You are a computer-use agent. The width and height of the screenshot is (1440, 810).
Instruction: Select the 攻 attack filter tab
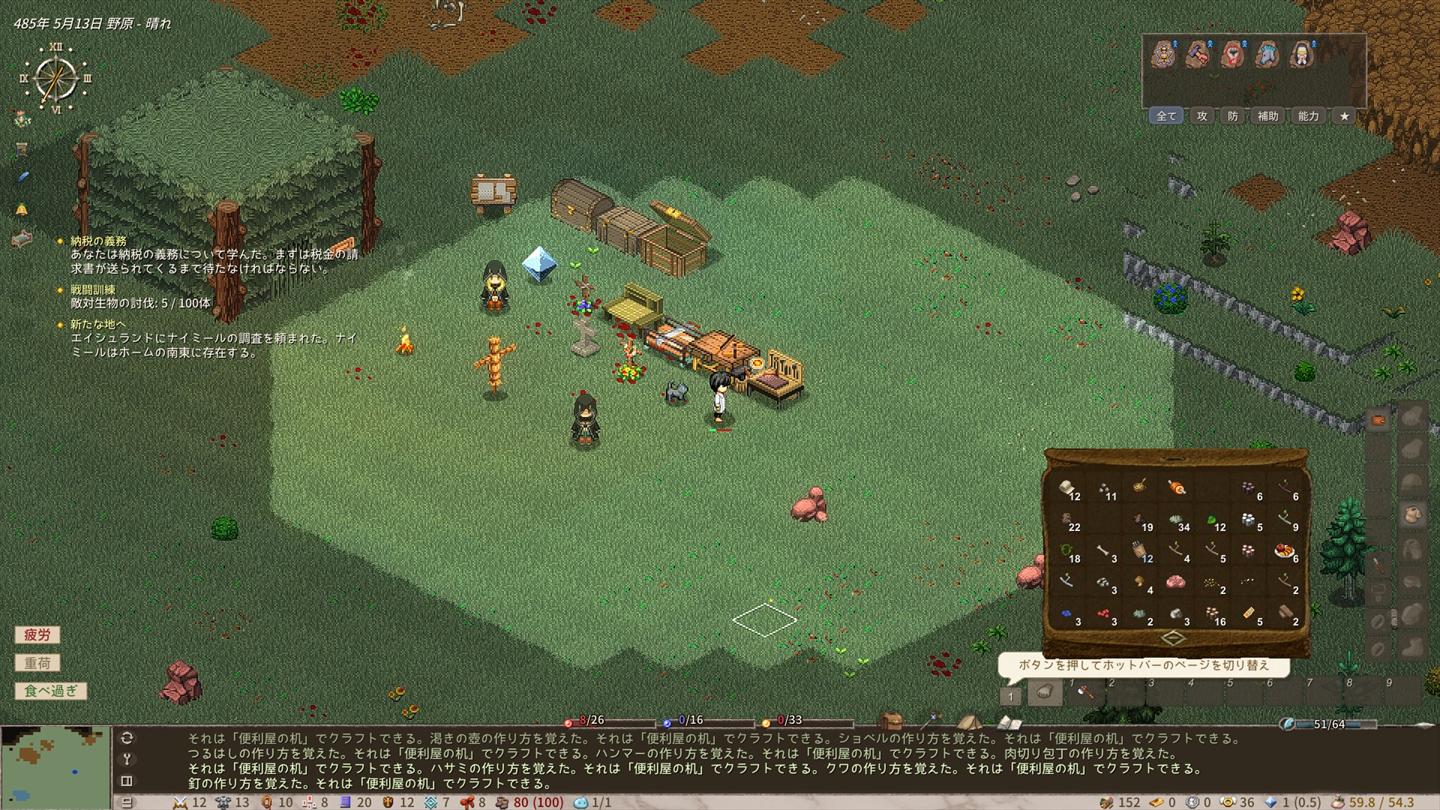coord(1201,116)
